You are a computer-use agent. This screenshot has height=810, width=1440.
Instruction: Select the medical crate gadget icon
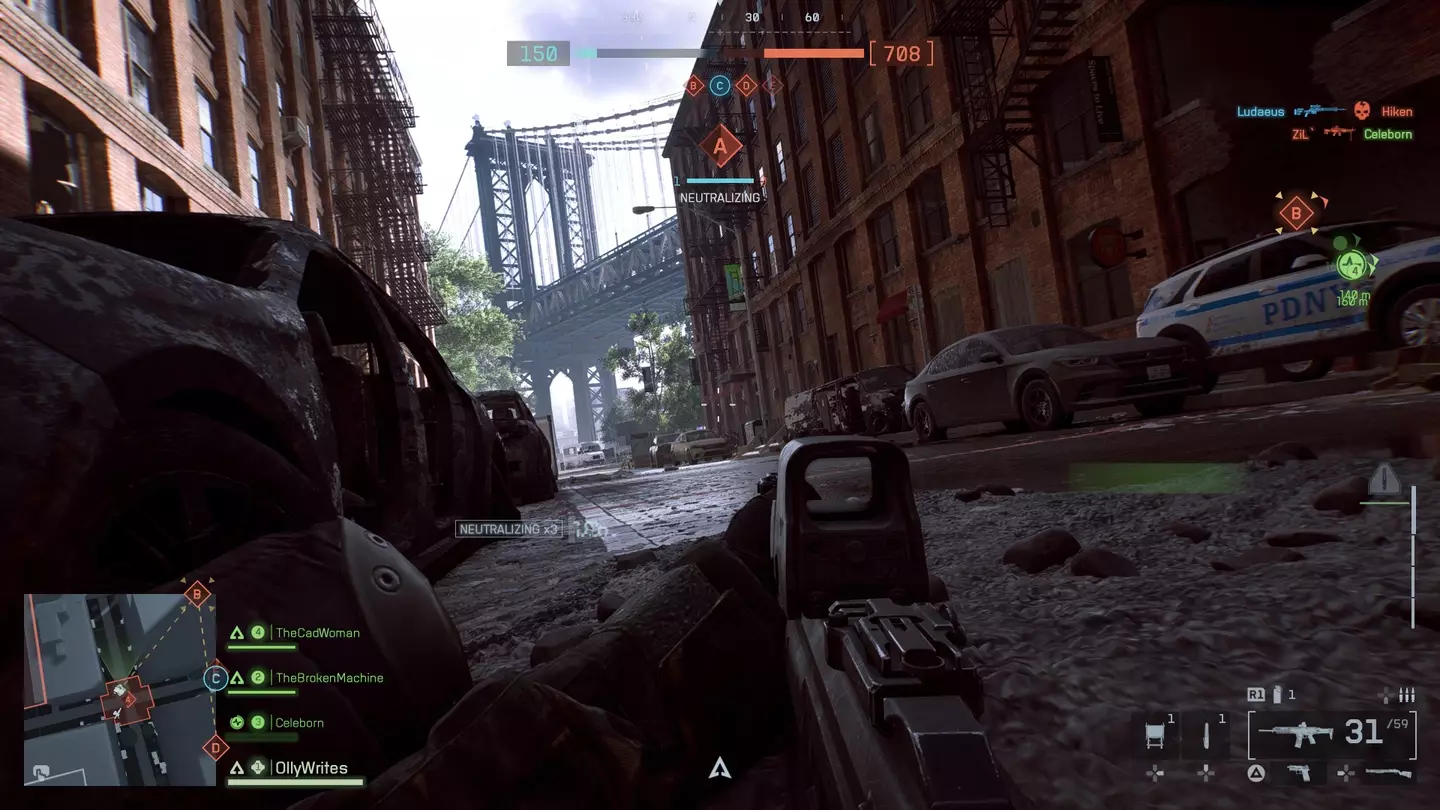(1154, 734)
